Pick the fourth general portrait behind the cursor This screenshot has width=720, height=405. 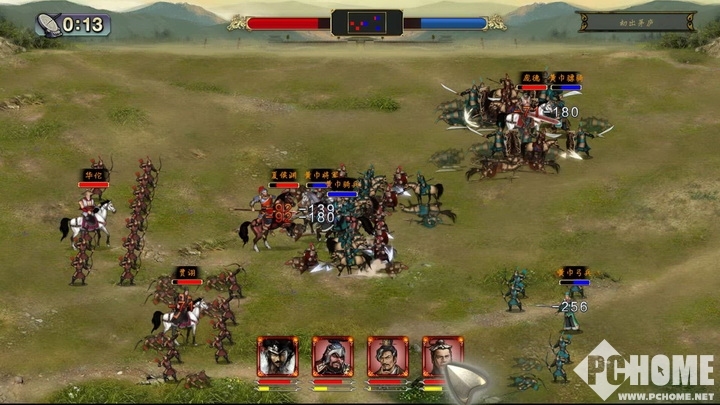(x=440, y=354)
